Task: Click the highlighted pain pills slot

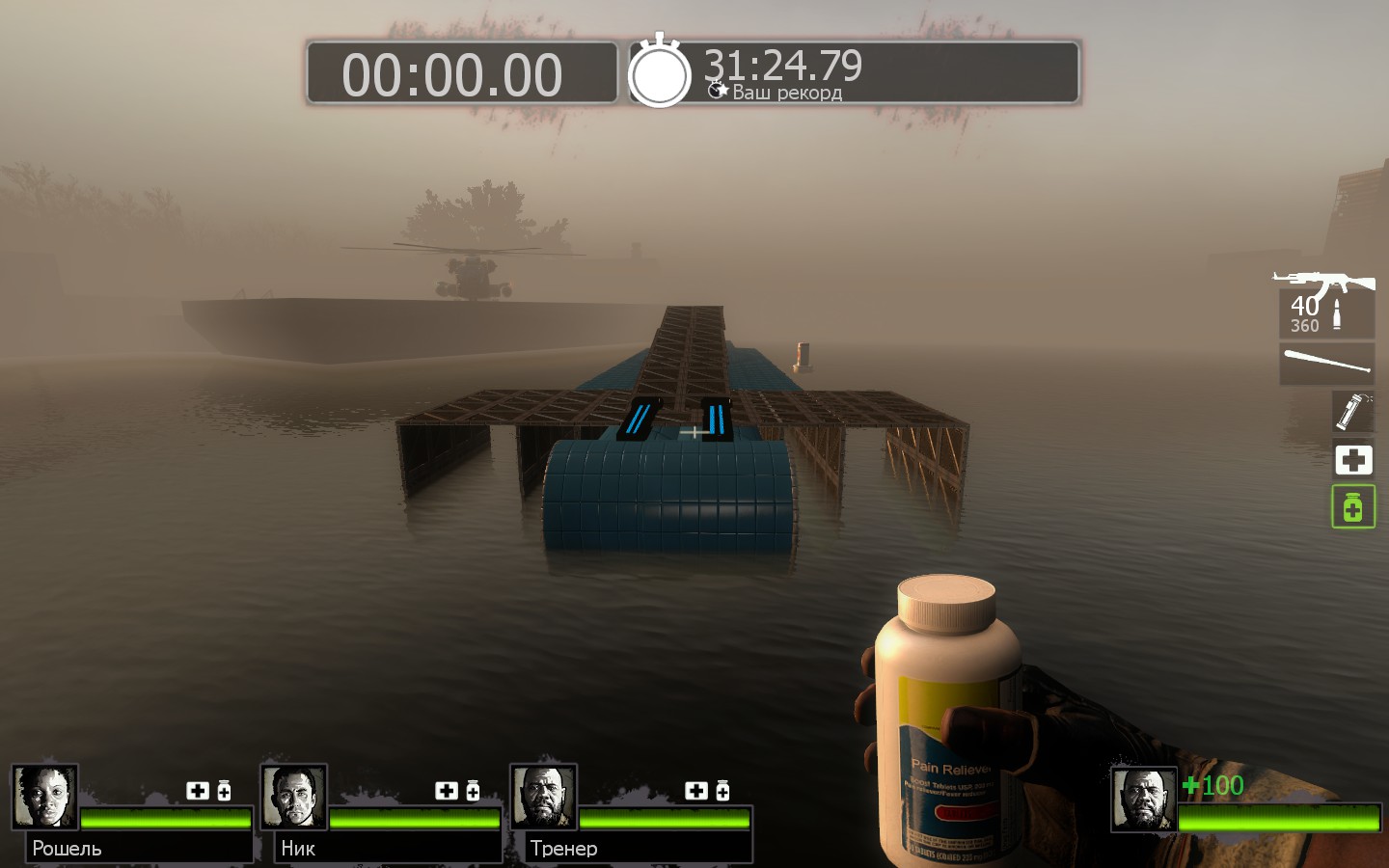Action: (x=1352, y=507)
